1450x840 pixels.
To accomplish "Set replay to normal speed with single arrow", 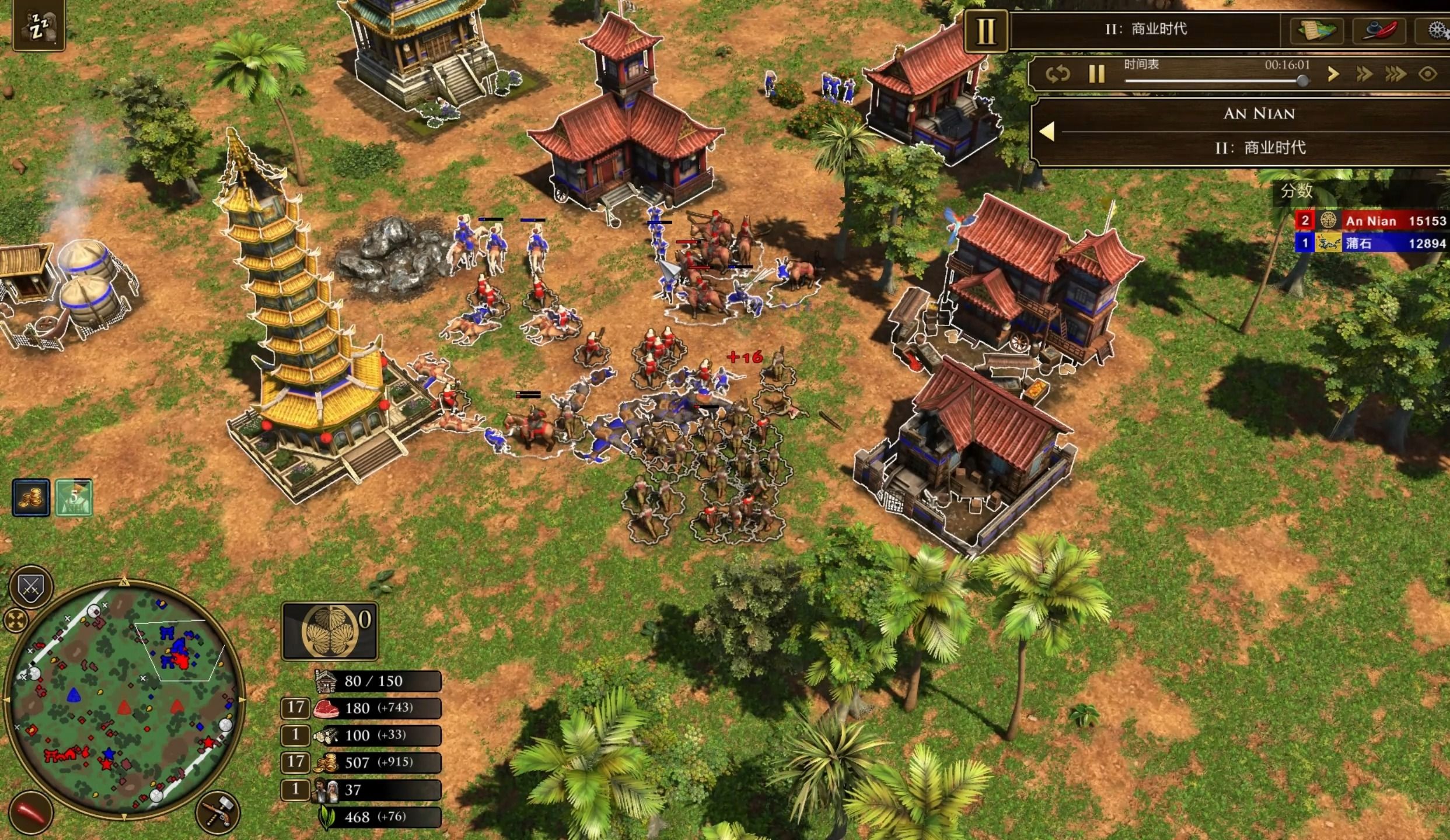I will click(x=1333, y=74).
